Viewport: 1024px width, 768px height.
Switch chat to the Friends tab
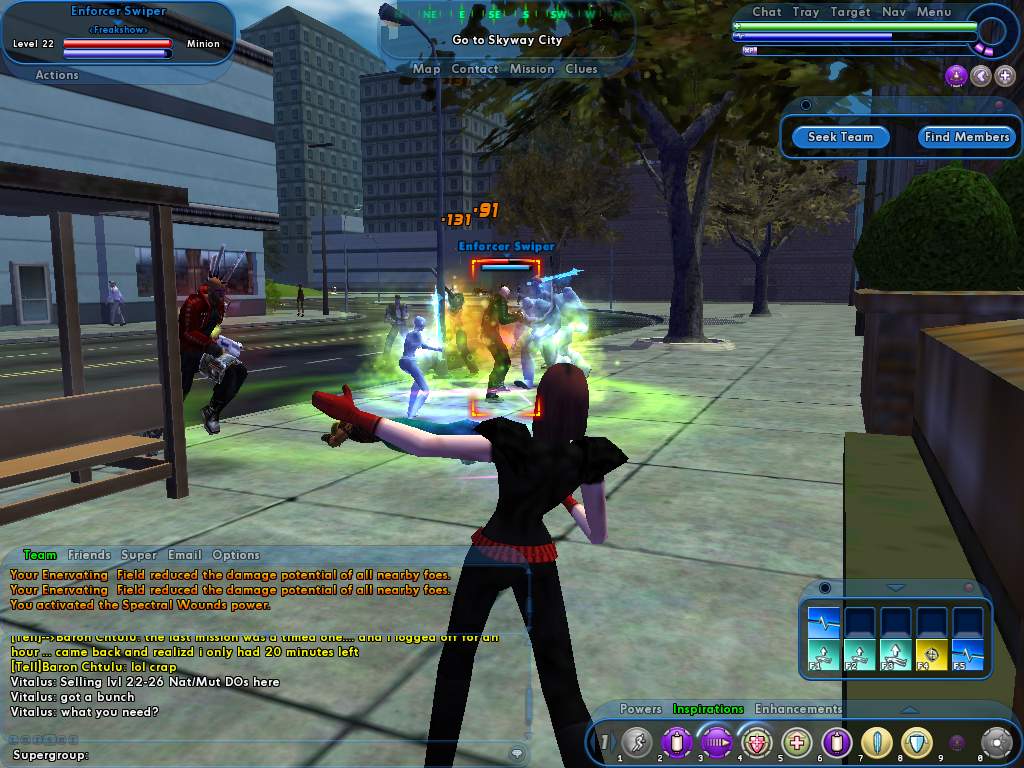[x=89, y=555]
